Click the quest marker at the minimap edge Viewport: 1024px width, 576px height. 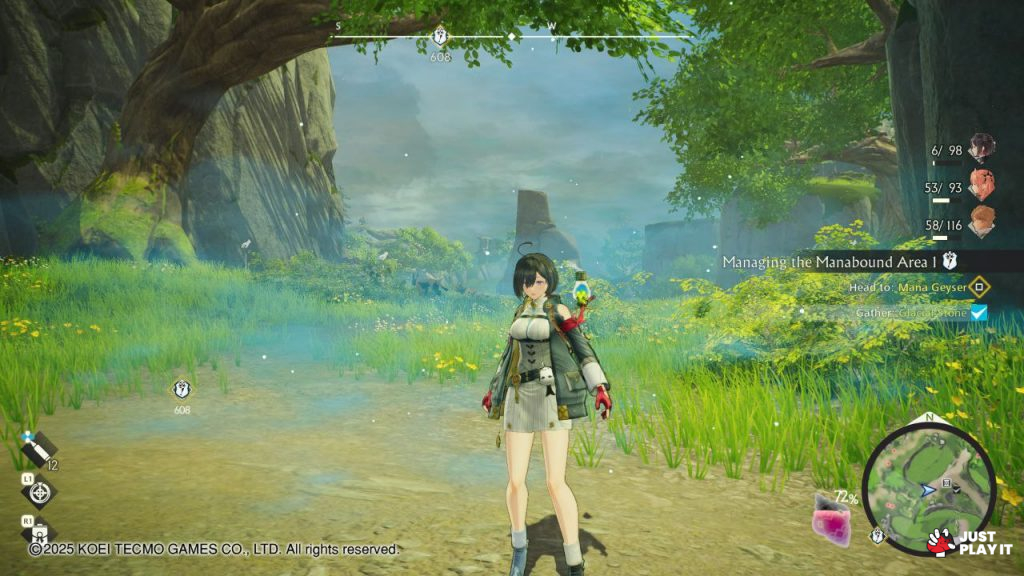tap(877, 536)
